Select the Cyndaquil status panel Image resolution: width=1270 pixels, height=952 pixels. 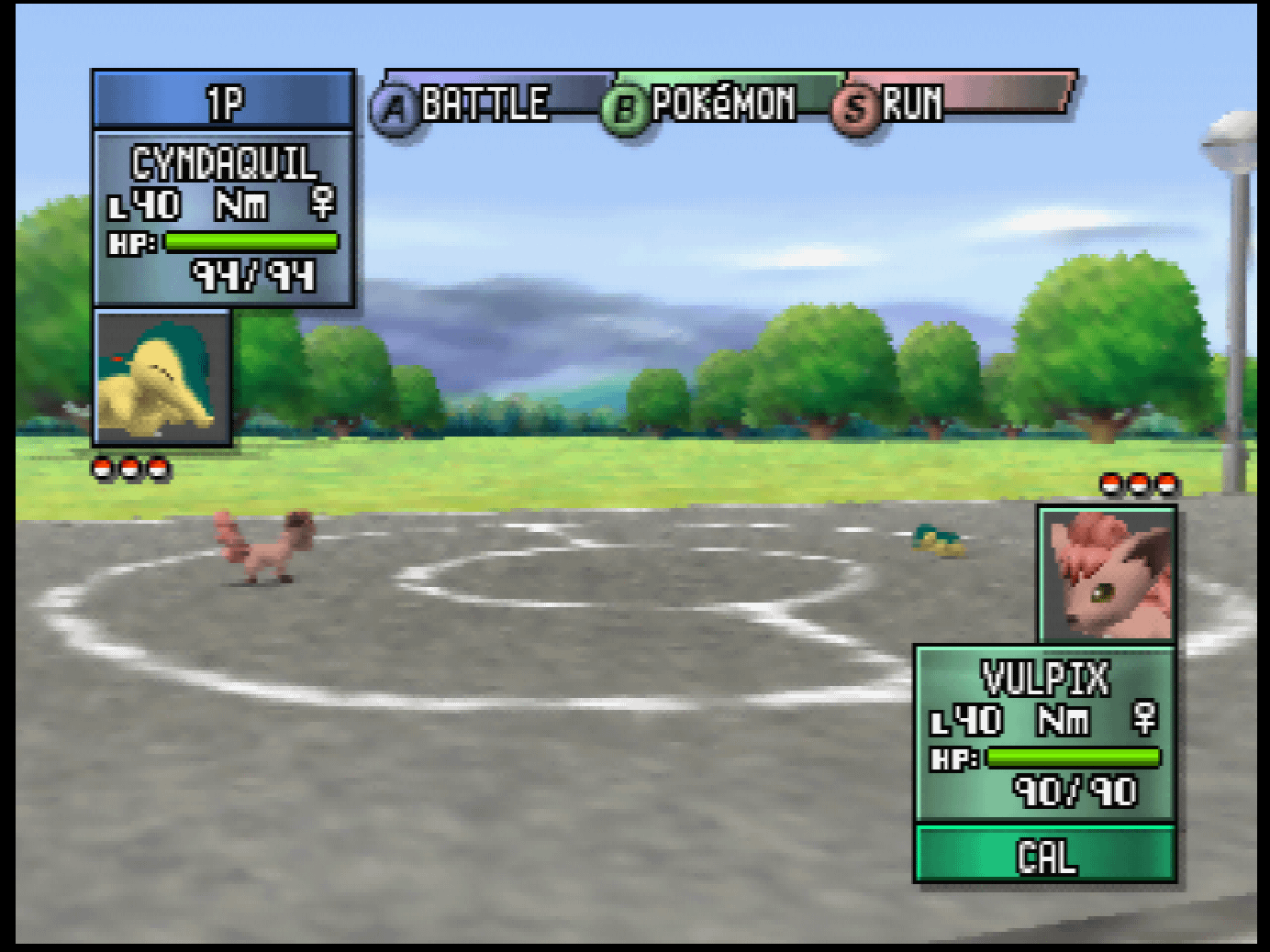coord(224,218)
